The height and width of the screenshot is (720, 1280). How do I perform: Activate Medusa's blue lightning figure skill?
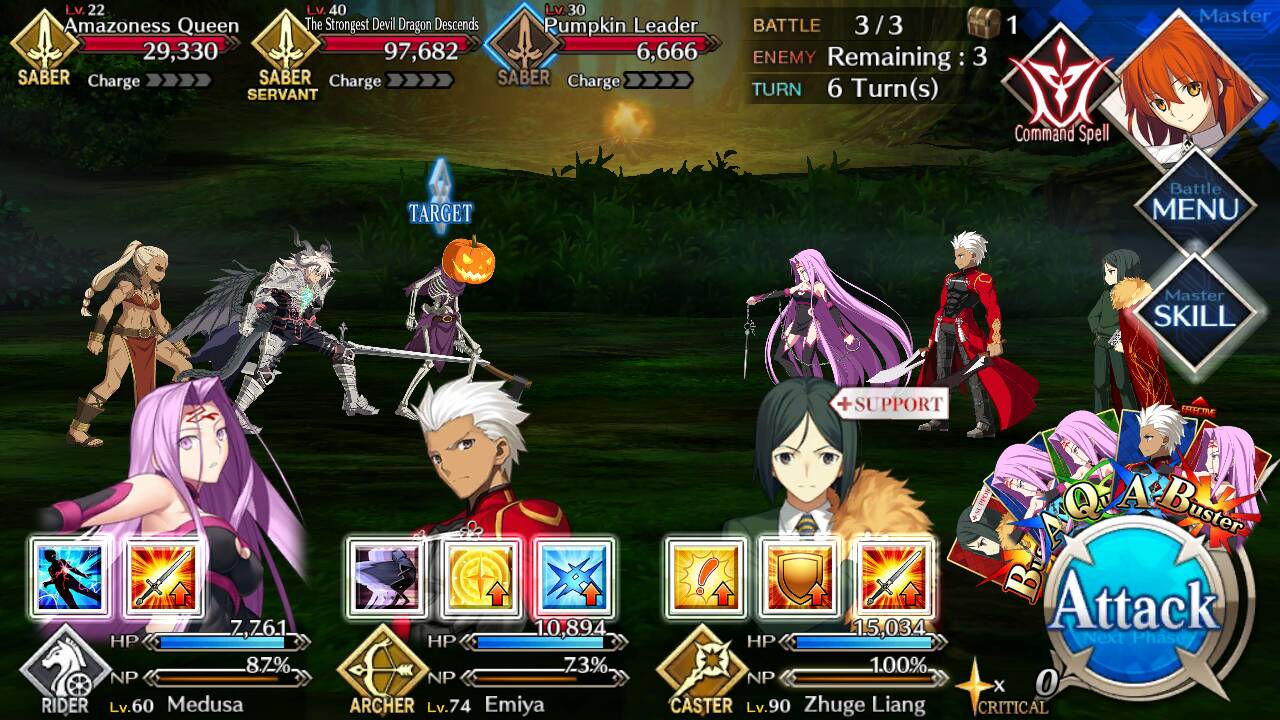[71, 578]
